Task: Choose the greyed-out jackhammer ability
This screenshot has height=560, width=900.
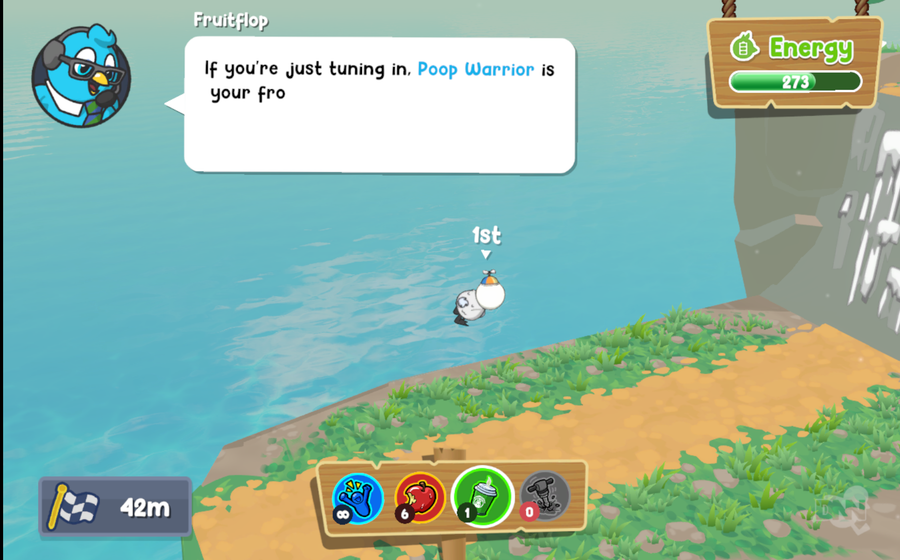Action: coord(545,495)
